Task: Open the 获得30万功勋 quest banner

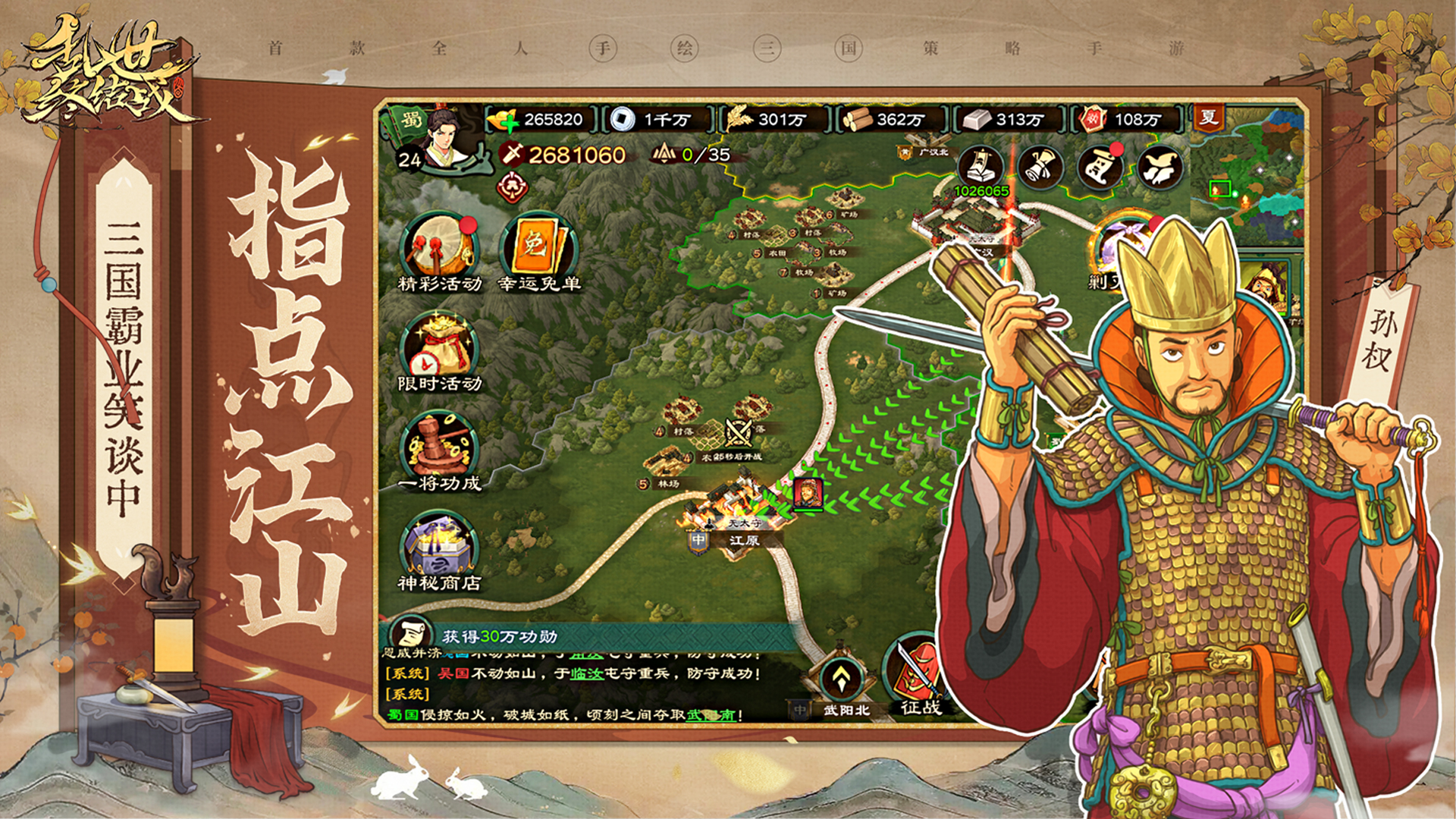Action: click(499, 636)
